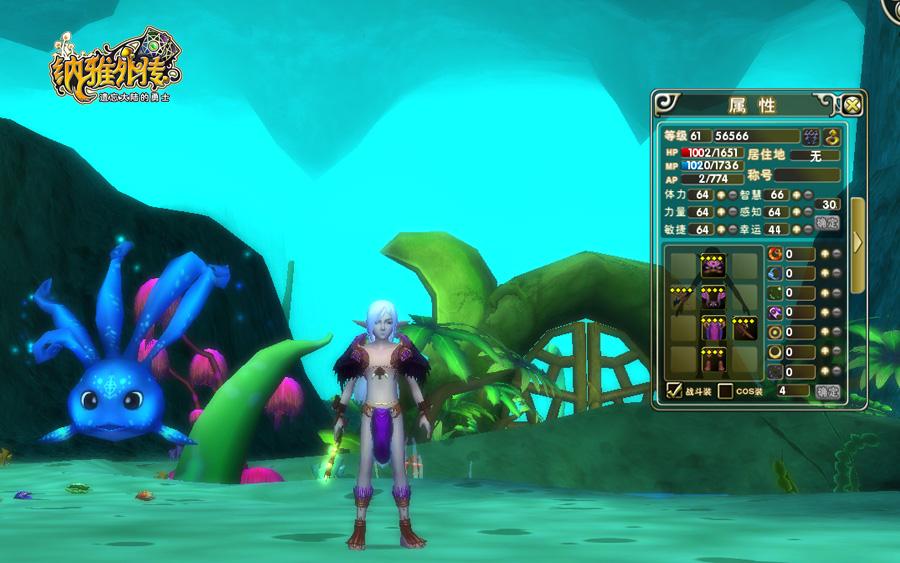
Task: Decrease the 智慧 stat by one
Action: click(808, 195)
